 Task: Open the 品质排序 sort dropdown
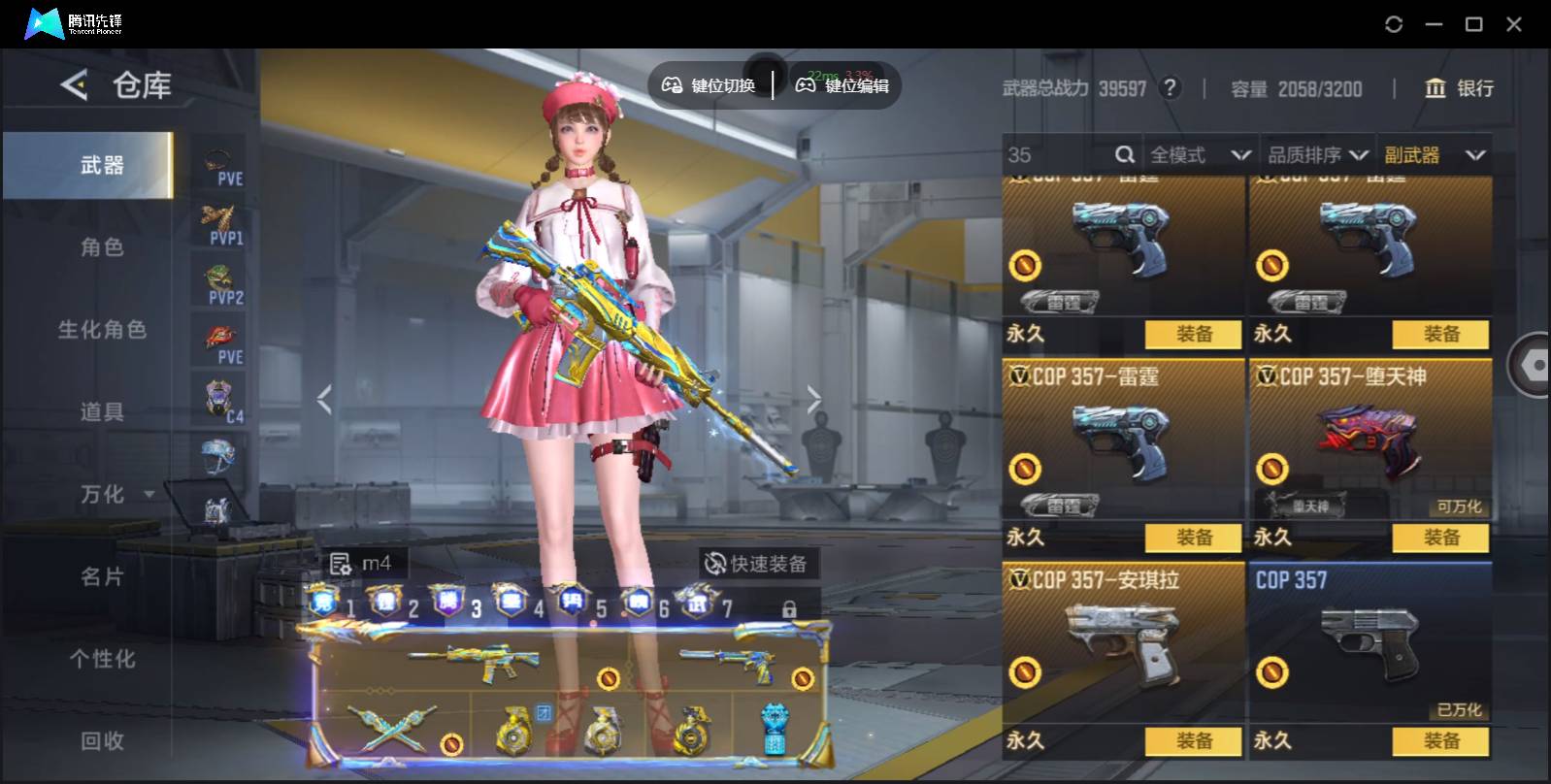[x=1317, y=155]
